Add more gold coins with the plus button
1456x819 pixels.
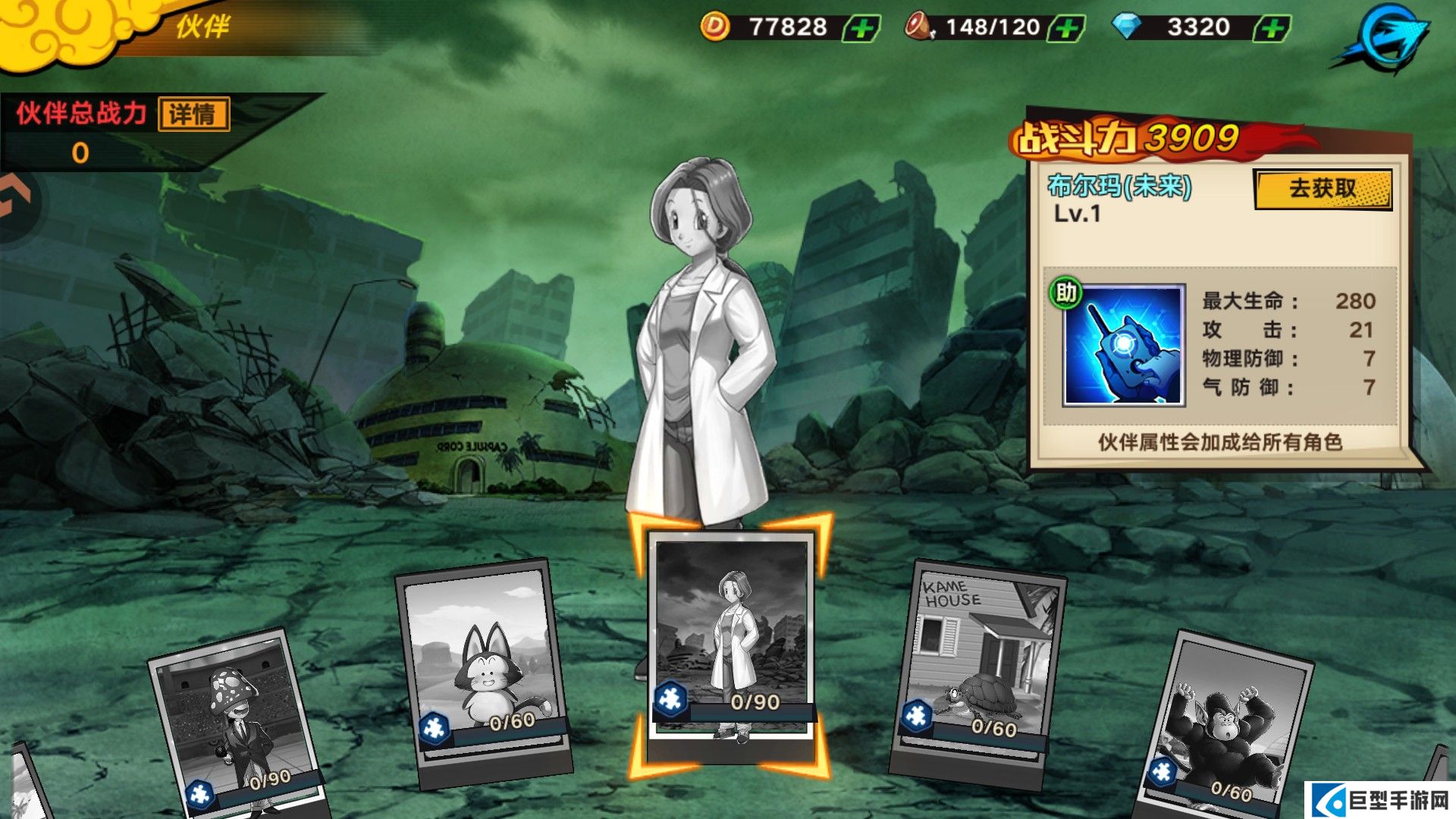[862, 29]
